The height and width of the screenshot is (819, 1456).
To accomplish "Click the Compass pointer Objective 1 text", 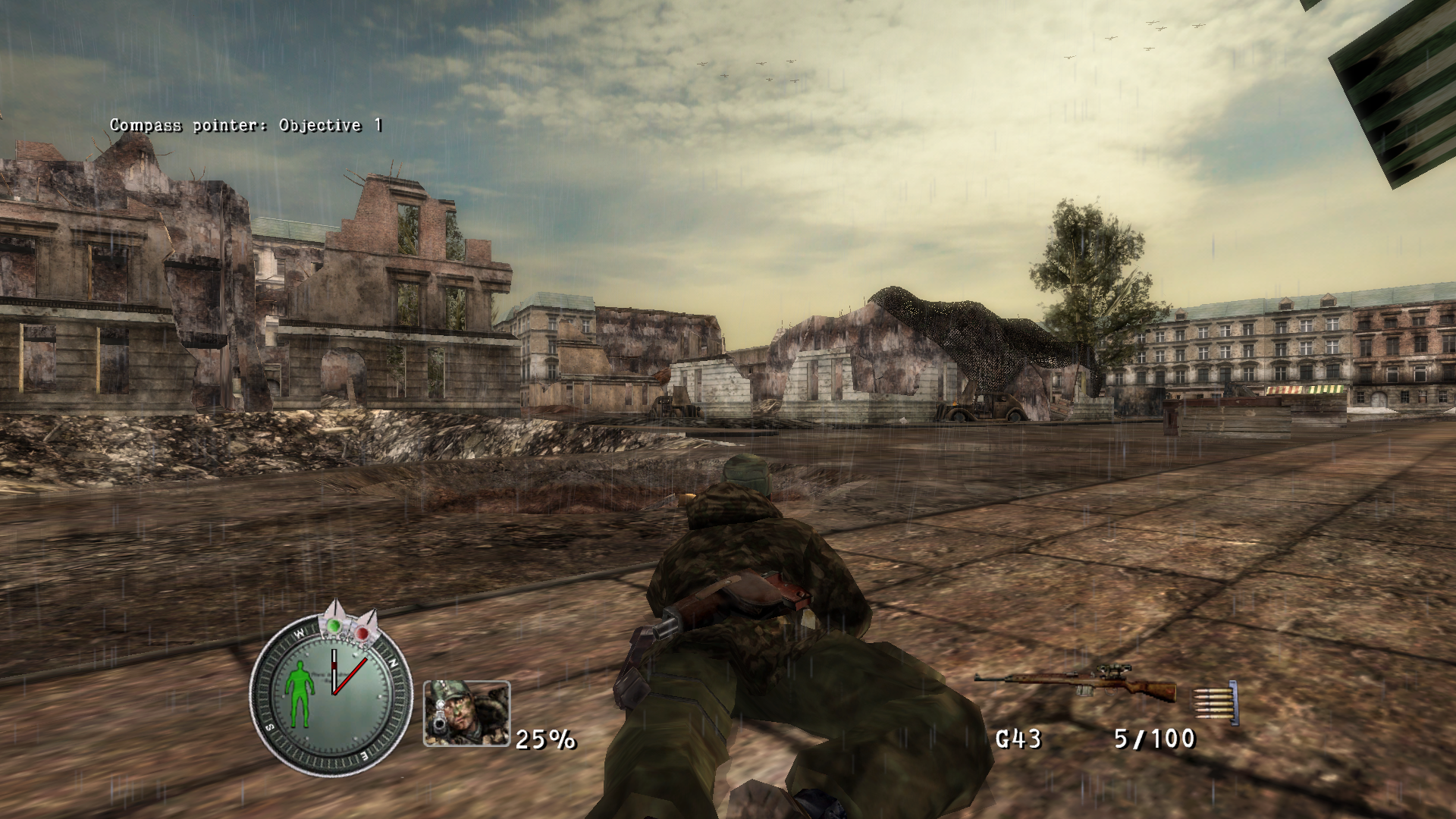I will click(246, 126).
